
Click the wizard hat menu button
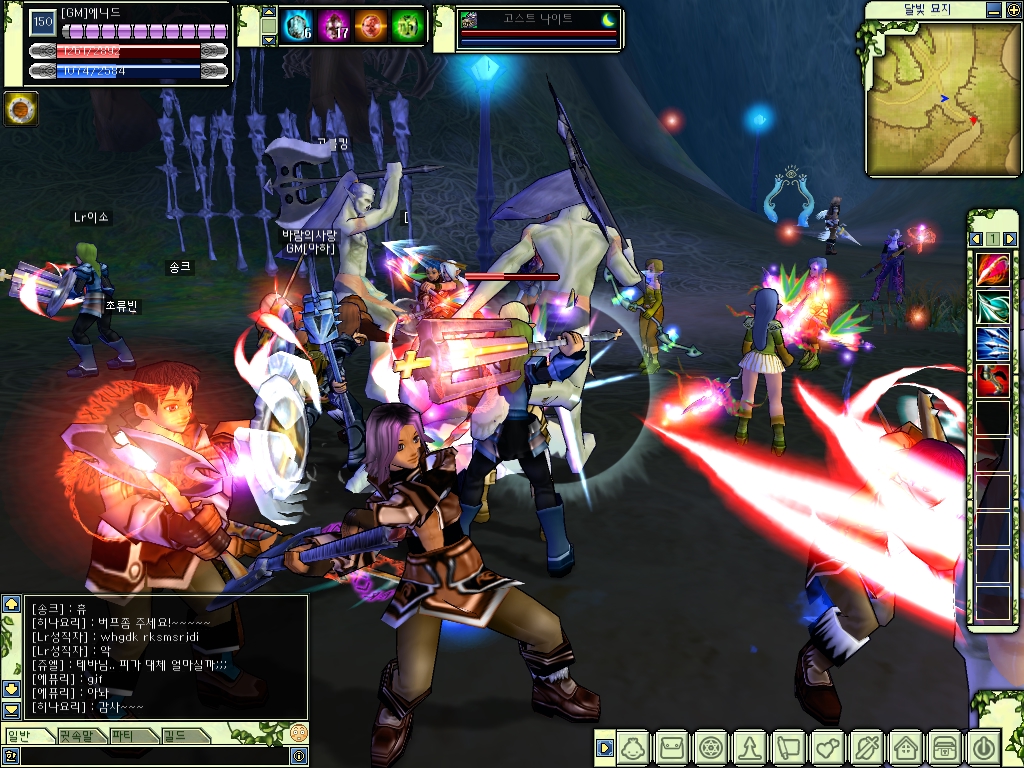[750, 747]
